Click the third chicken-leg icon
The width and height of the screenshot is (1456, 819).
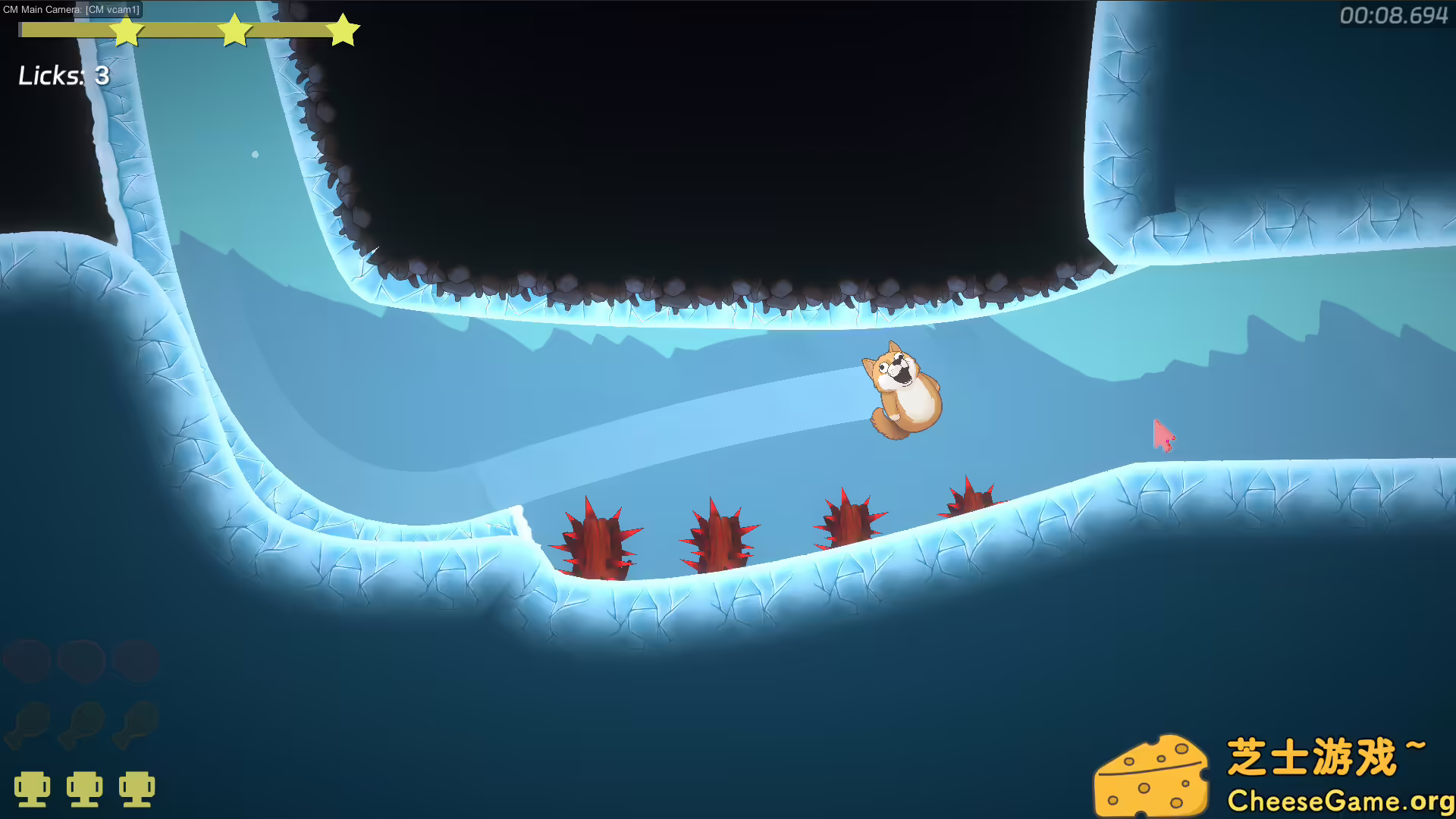[136, 724]
